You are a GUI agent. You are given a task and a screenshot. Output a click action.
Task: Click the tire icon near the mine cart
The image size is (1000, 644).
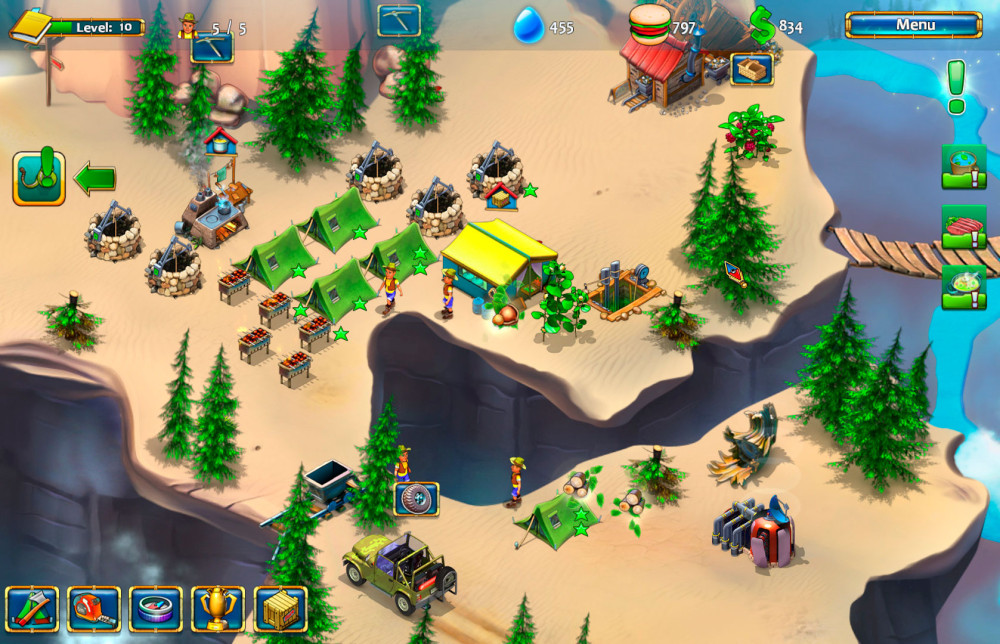pyautogui.click(x=416, y=498)
